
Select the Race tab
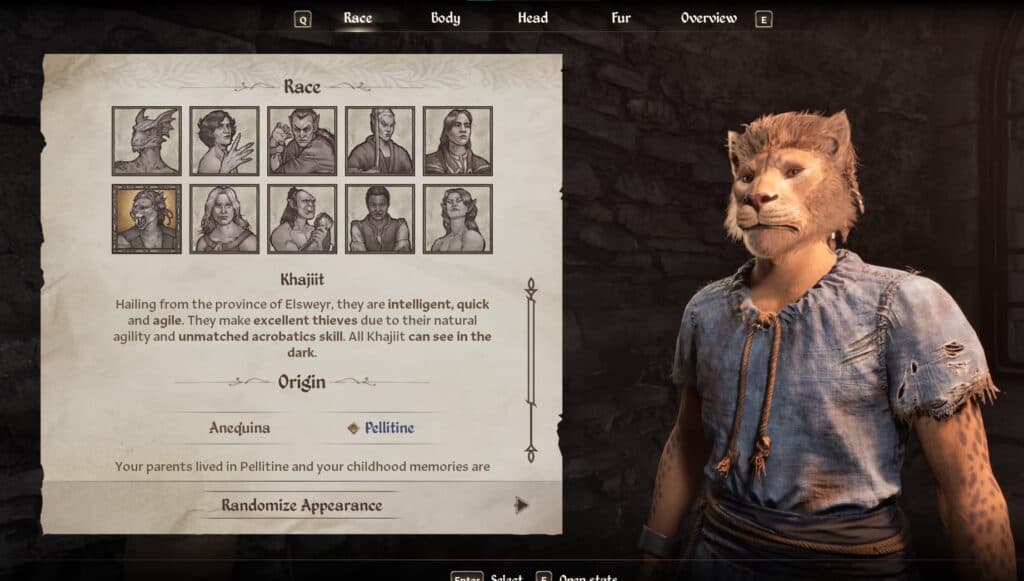coord(357,18)
